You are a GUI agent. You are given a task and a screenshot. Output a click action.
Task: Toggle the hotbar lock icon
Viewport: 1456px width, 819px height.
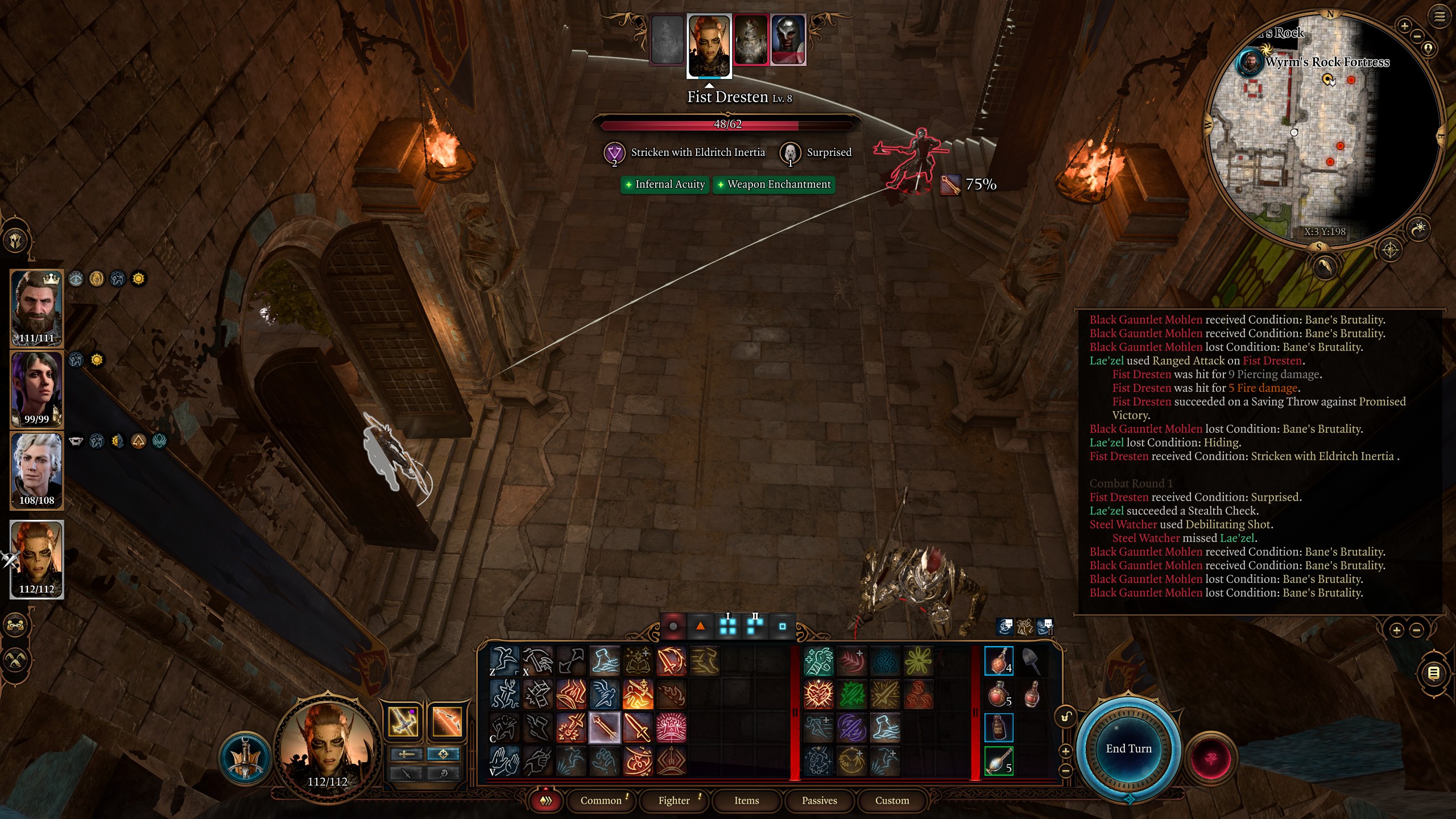1066,717
